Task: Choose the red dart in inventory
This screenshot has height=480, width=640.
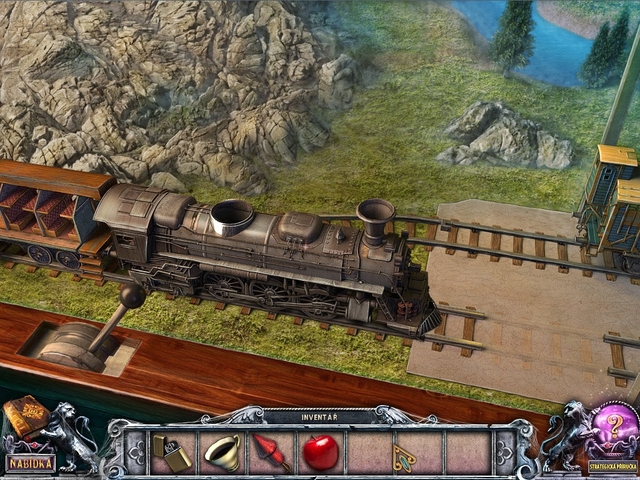Action: (271, 451)
